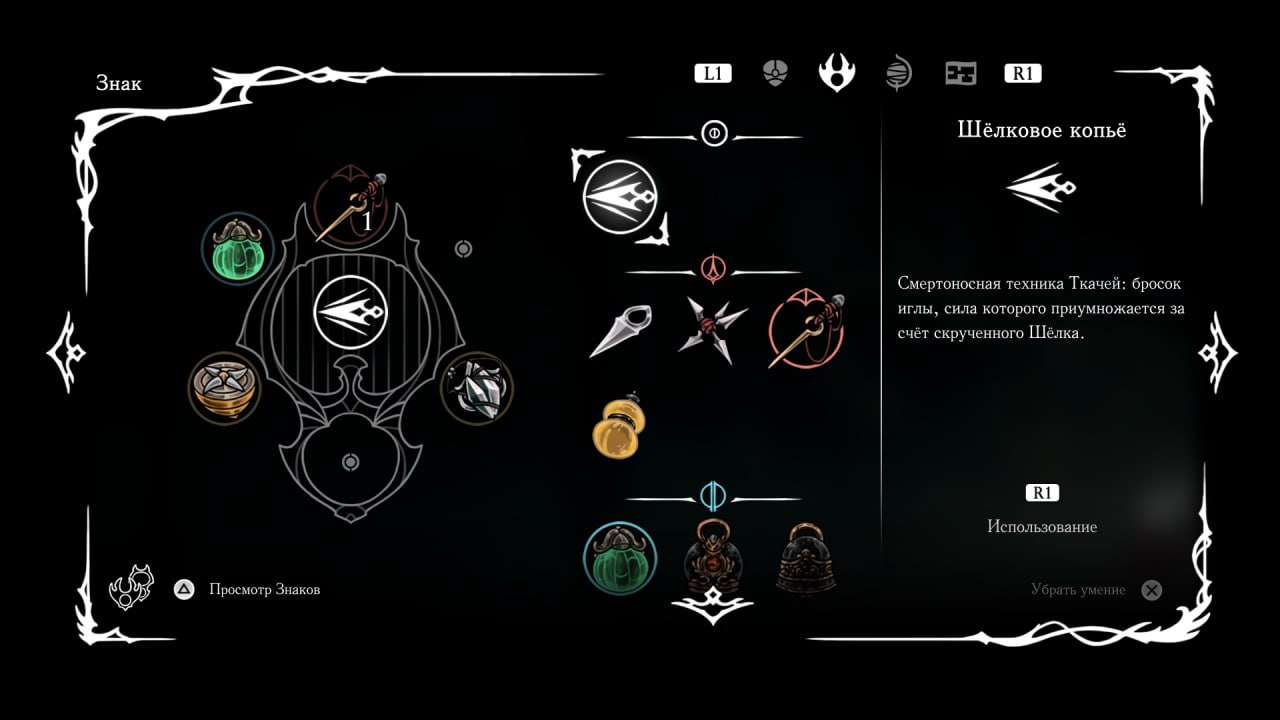Select the Silk Spear skill icon
This screenshot has width=1280, height=720.
pos(620,195)
